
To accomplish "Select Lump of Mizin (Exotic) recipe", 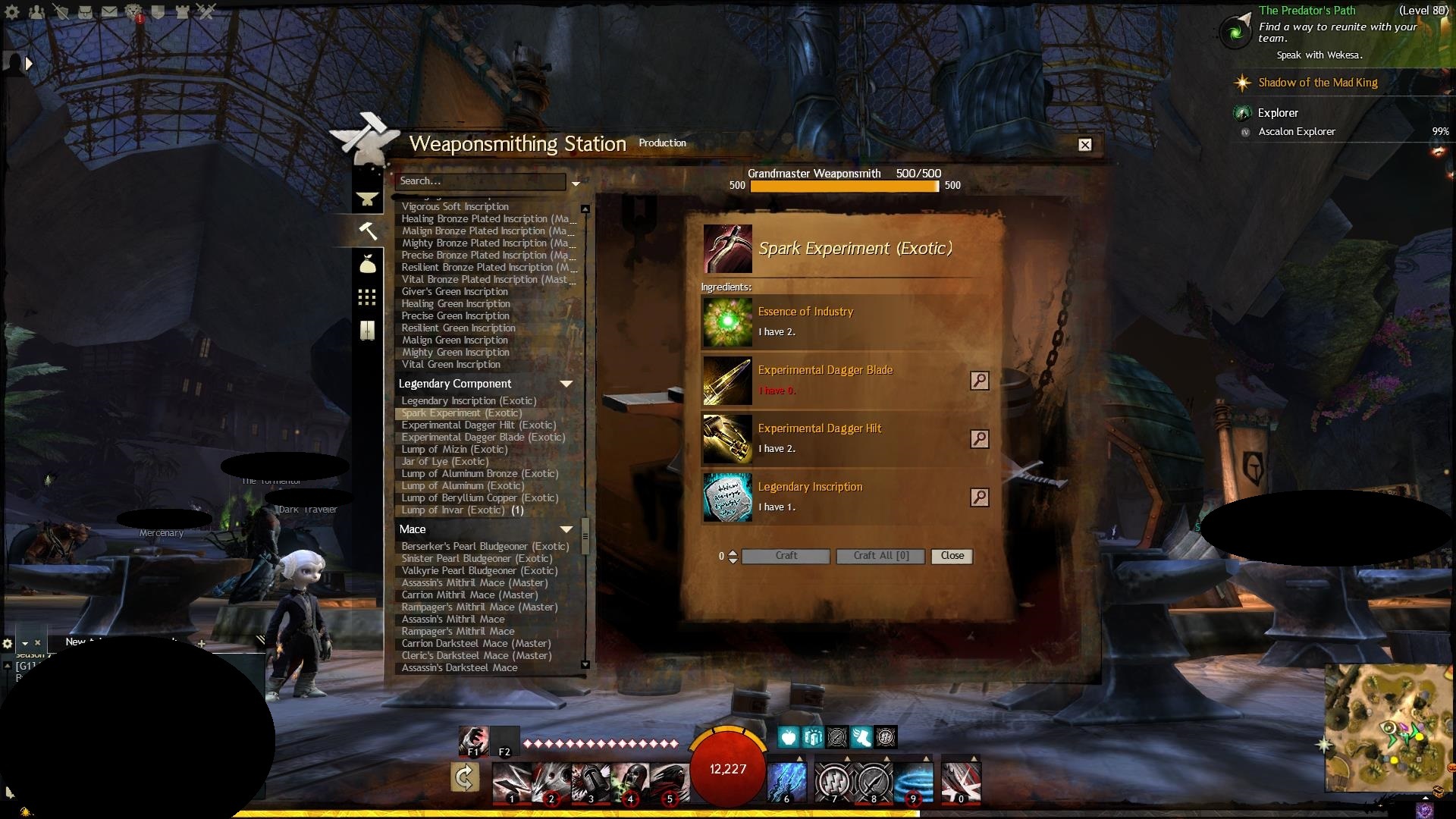I will [454, 450].
